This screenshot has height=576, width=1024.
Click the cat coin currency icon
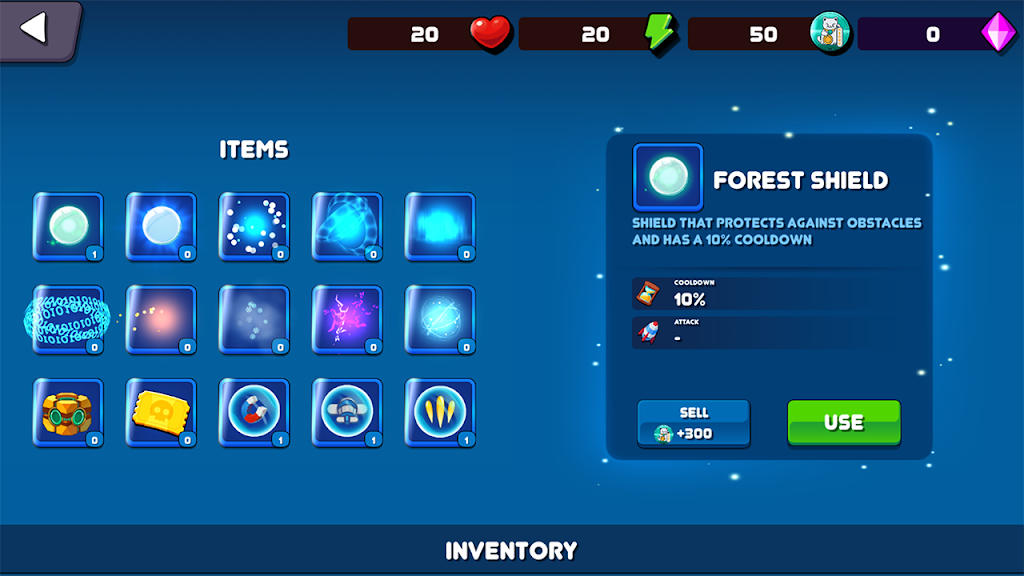pyautogui.click(x=829, y=33)
